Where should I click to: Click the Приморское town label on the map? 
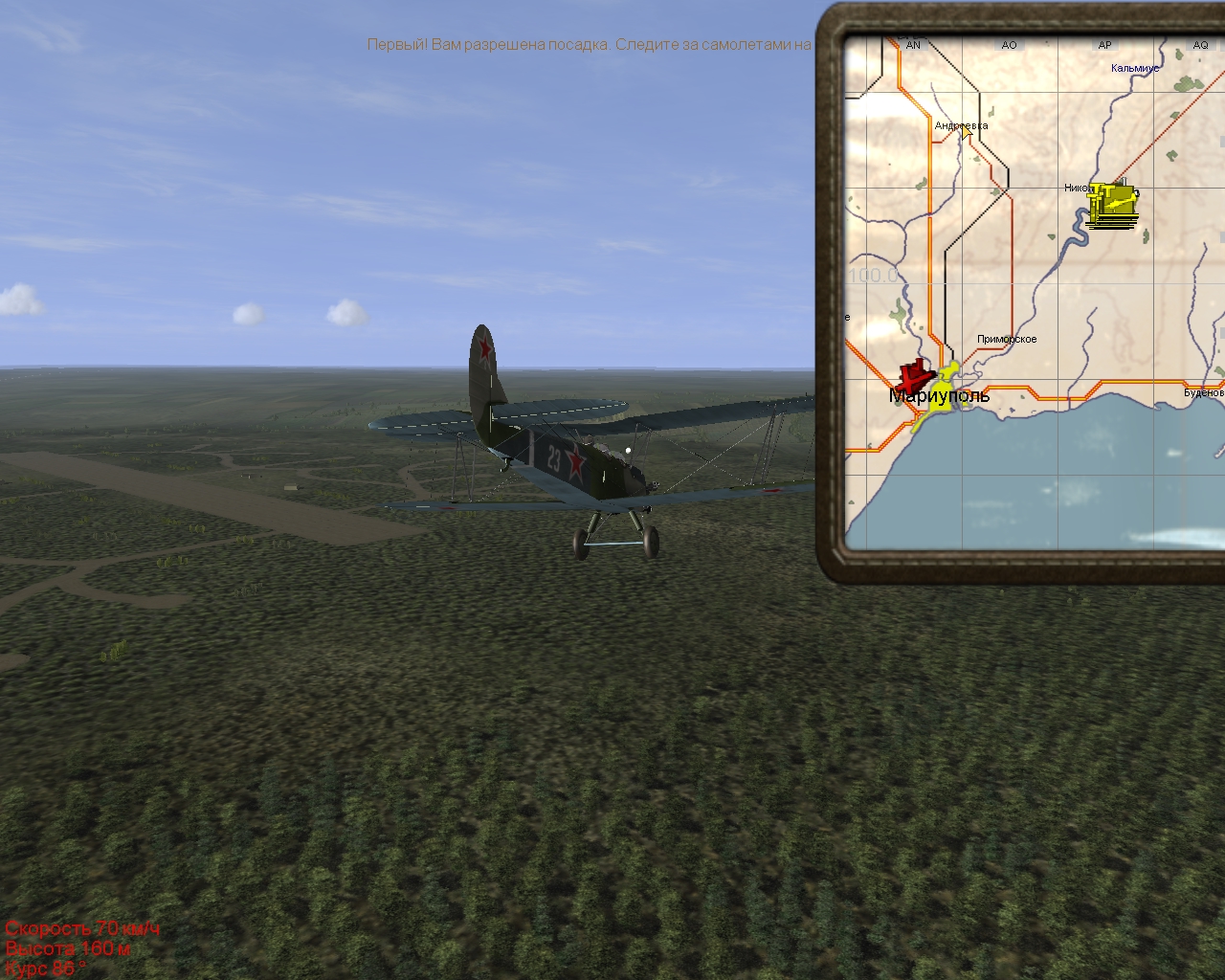1007,339
